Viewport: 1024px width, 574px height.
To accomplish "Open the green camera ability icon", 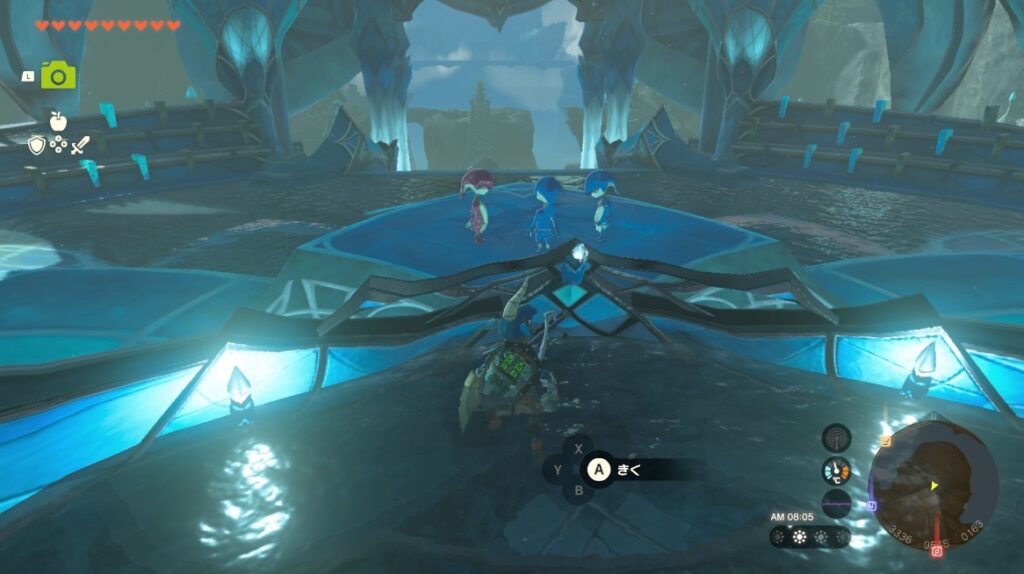I will click(58, 75).
